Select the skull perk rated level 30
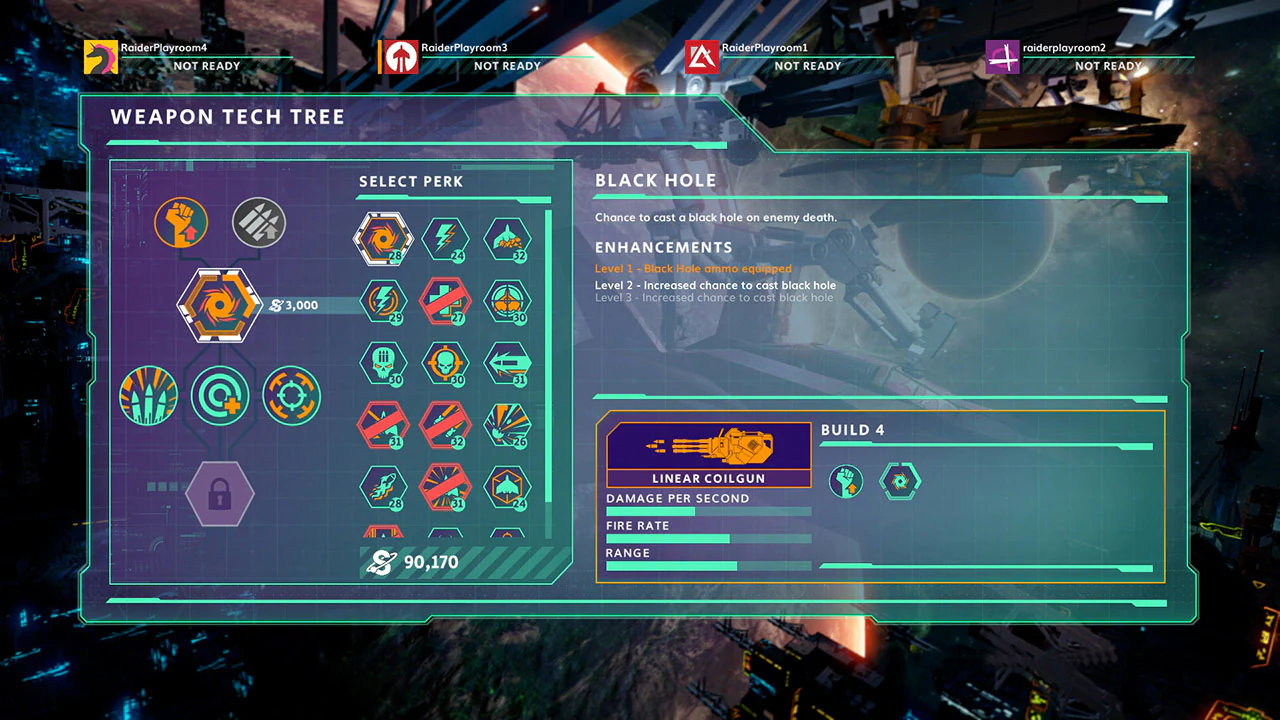The image size is (1280, 720). [385, 363]
